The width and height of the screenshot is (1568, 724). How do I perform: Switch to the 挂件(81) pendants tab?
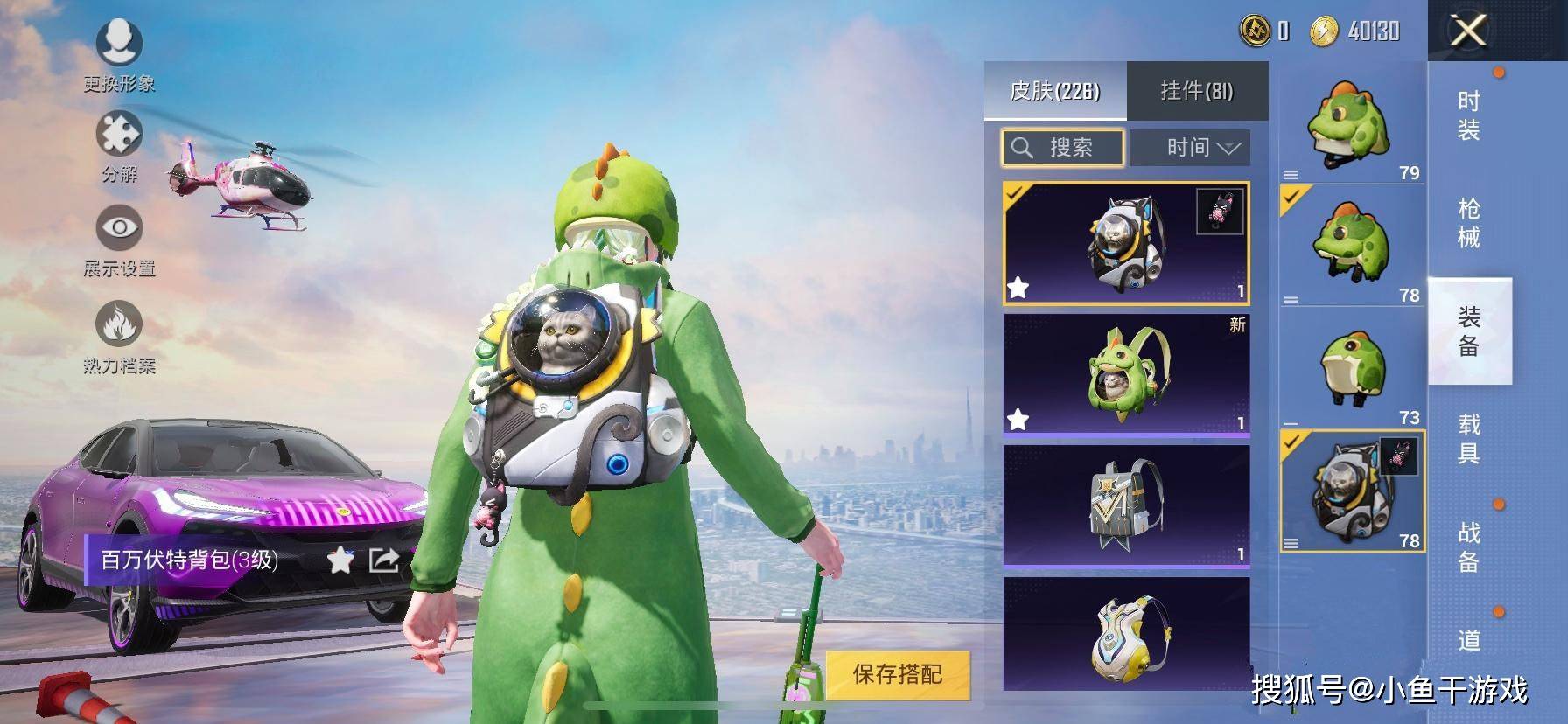1196,91
